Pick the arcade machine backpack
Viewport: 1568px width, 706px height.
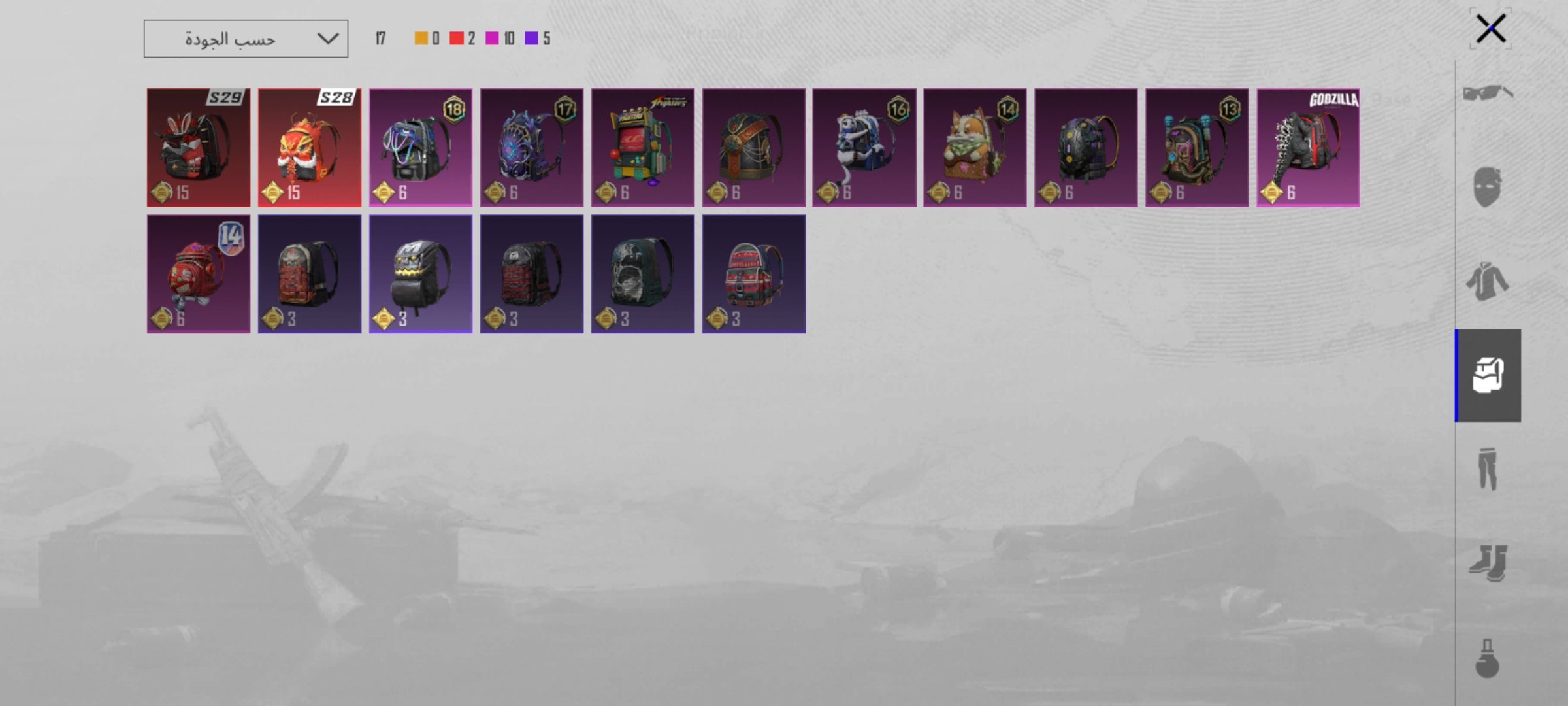click(x=643, y=148)
